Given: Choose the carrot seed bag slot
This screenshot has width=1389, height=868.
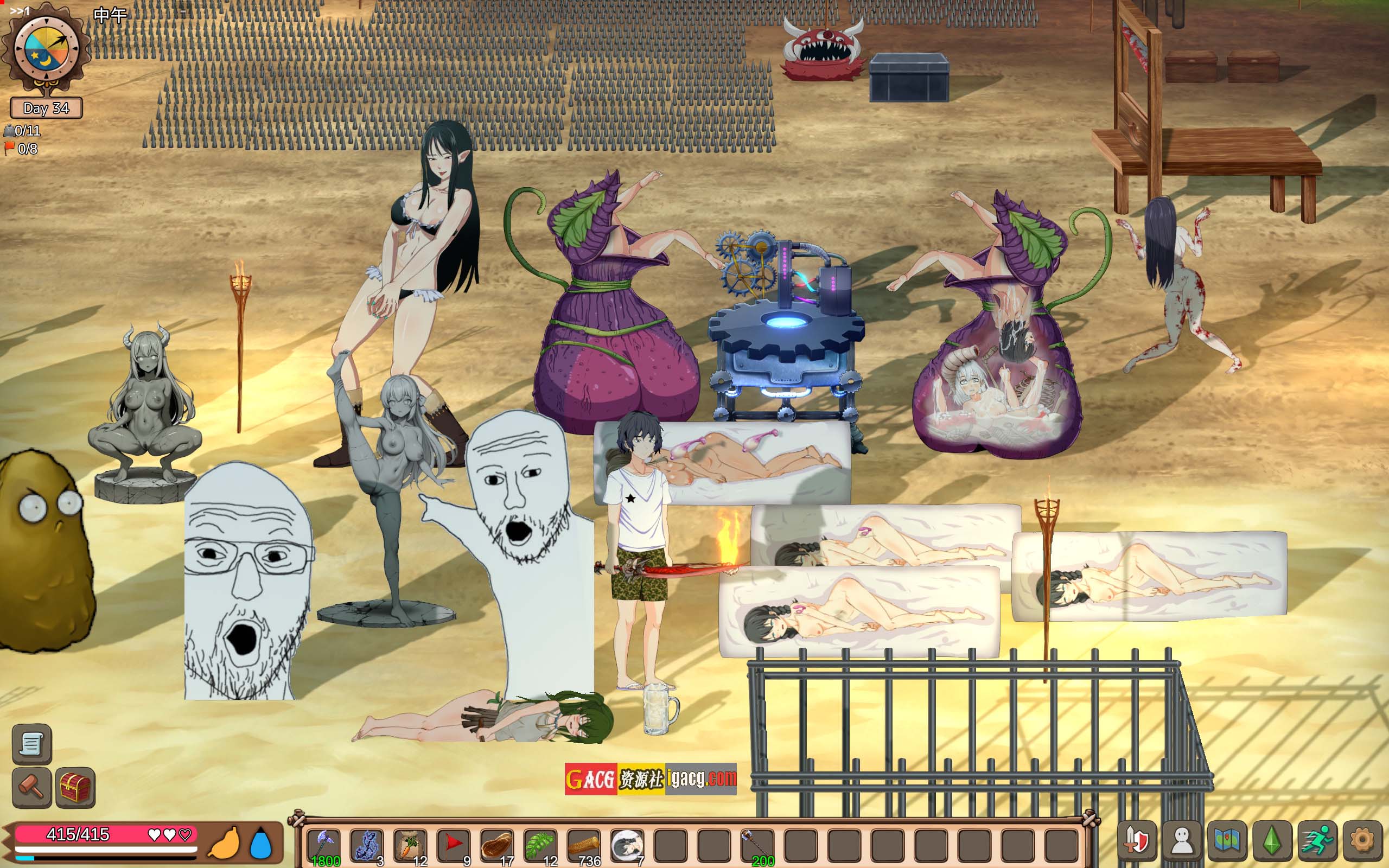Looking at the screenshot, I should click(410, 846).
